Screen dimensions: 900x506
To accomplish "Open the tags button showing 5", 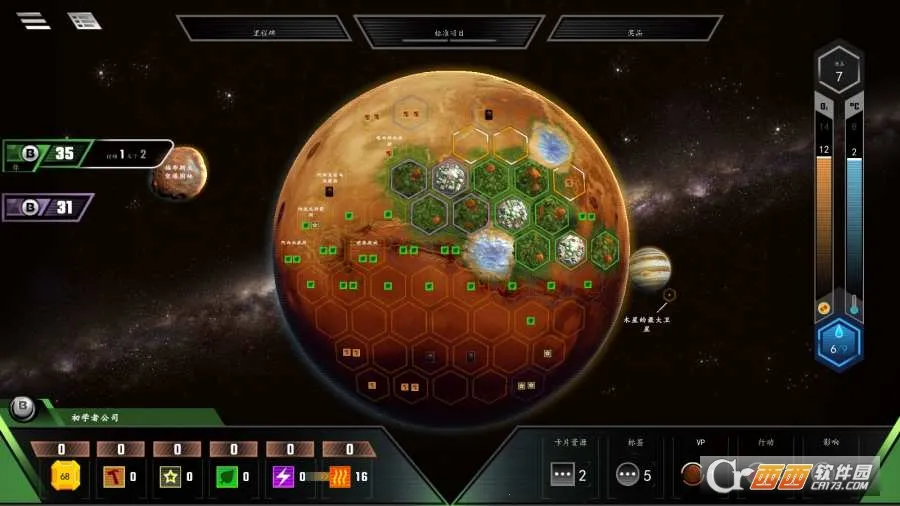I will coord(627,475).
